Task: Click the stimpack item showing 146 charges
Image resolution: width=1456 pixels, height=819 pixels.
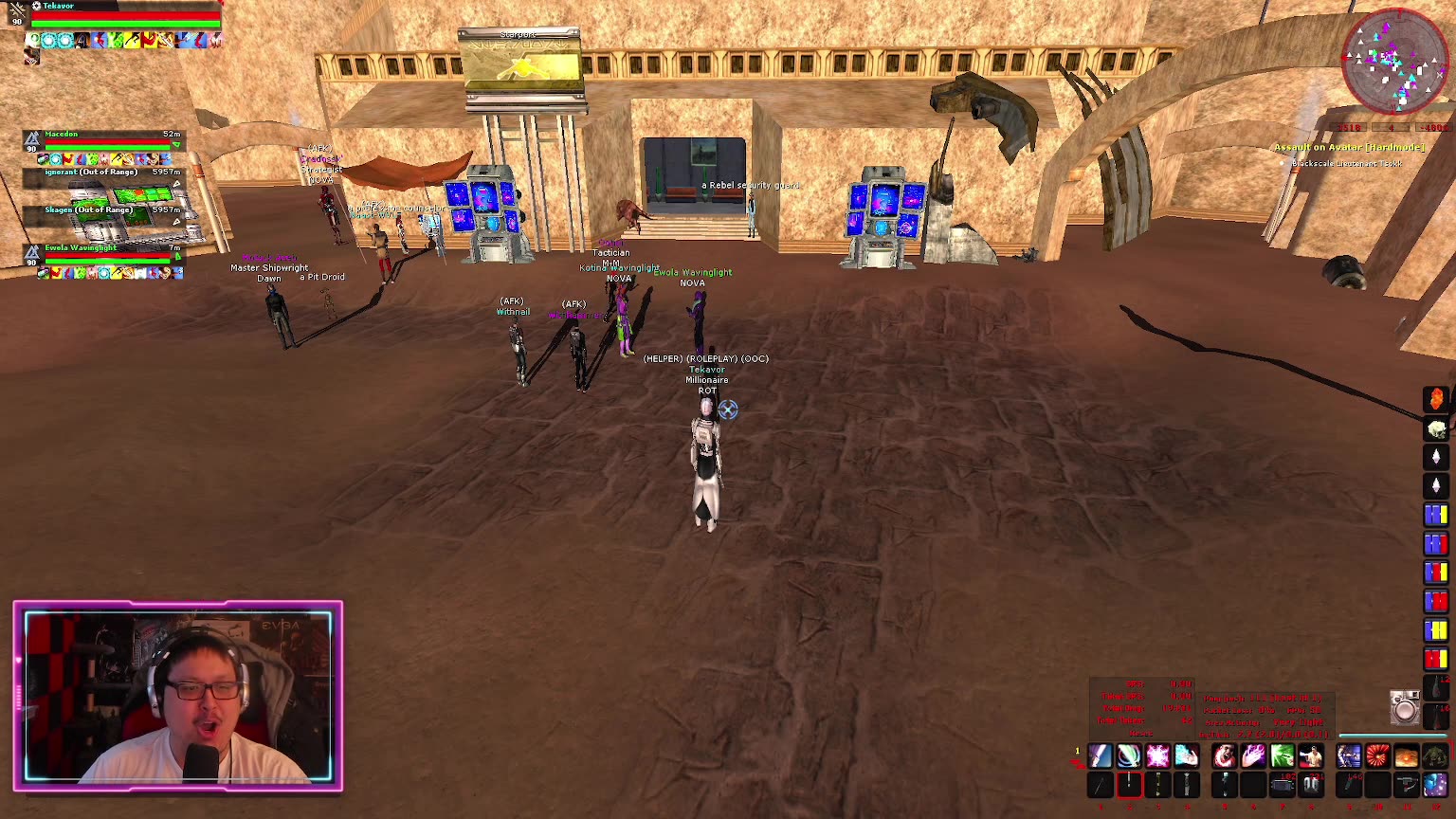Action: click(1348, 784)
